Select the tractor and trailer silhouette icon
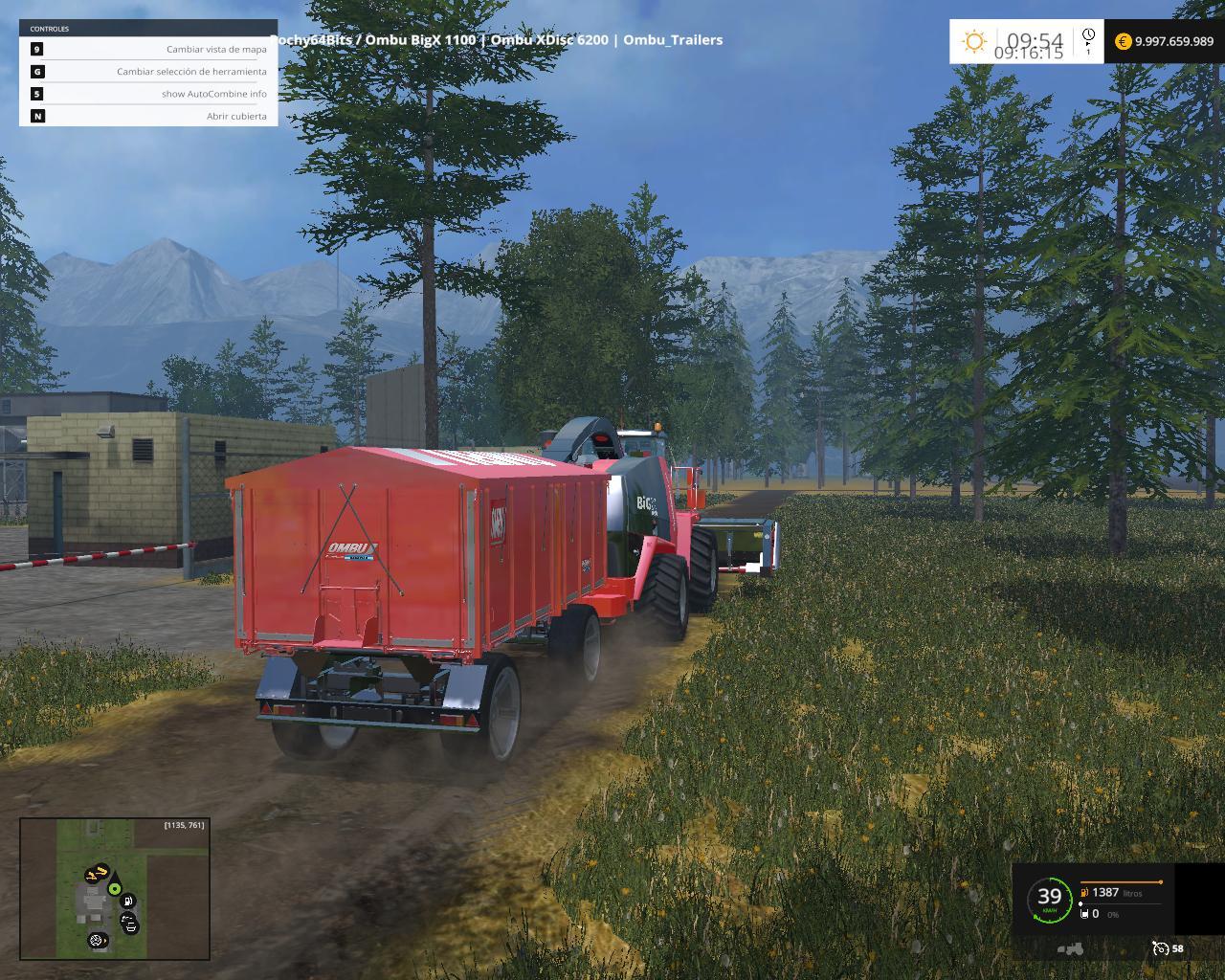Image resolution: width=1225 pixels, height=980 pixels. pyautogui.click(x=1070, y=948)
